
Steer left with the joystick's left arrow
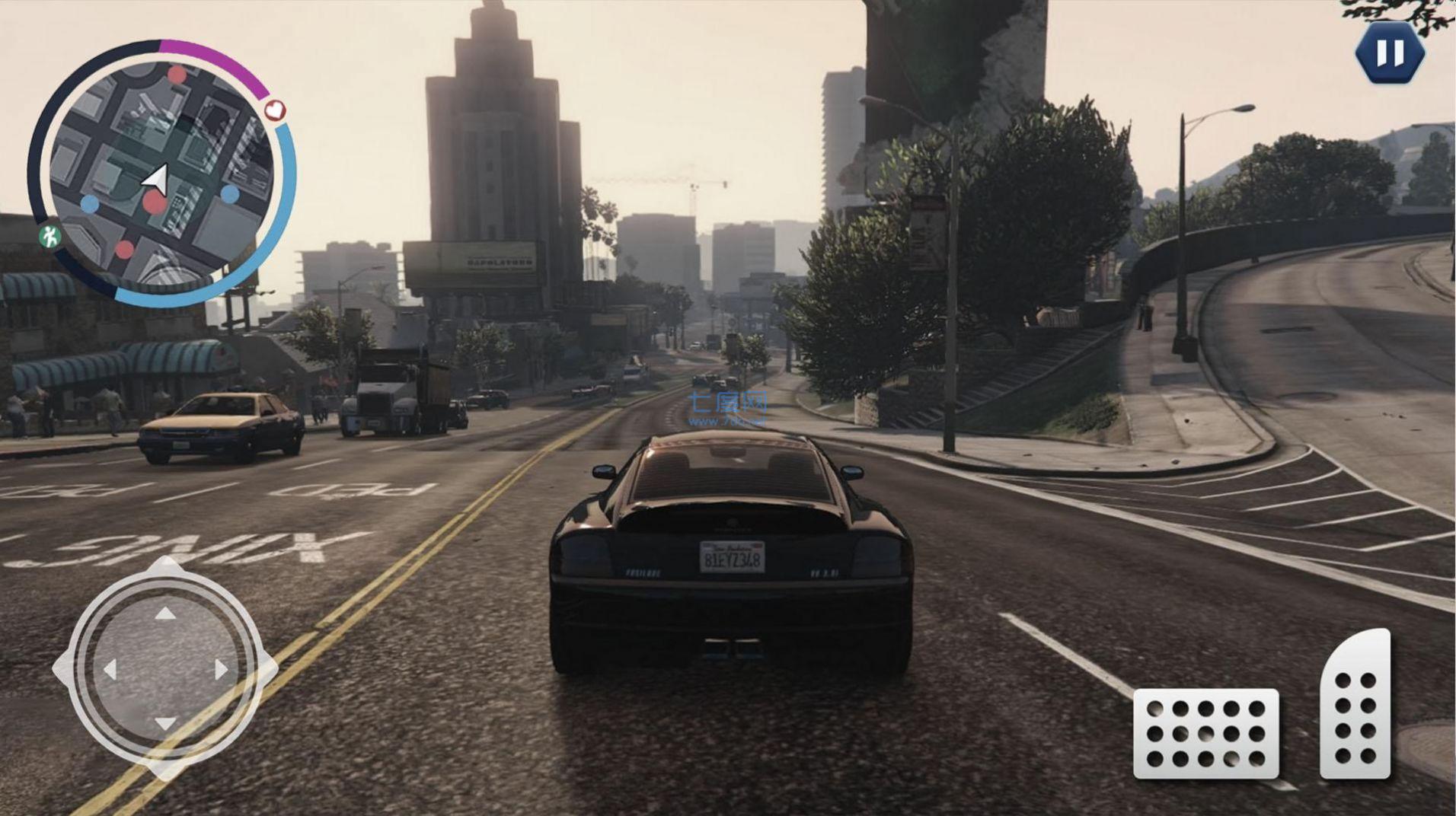110,670
